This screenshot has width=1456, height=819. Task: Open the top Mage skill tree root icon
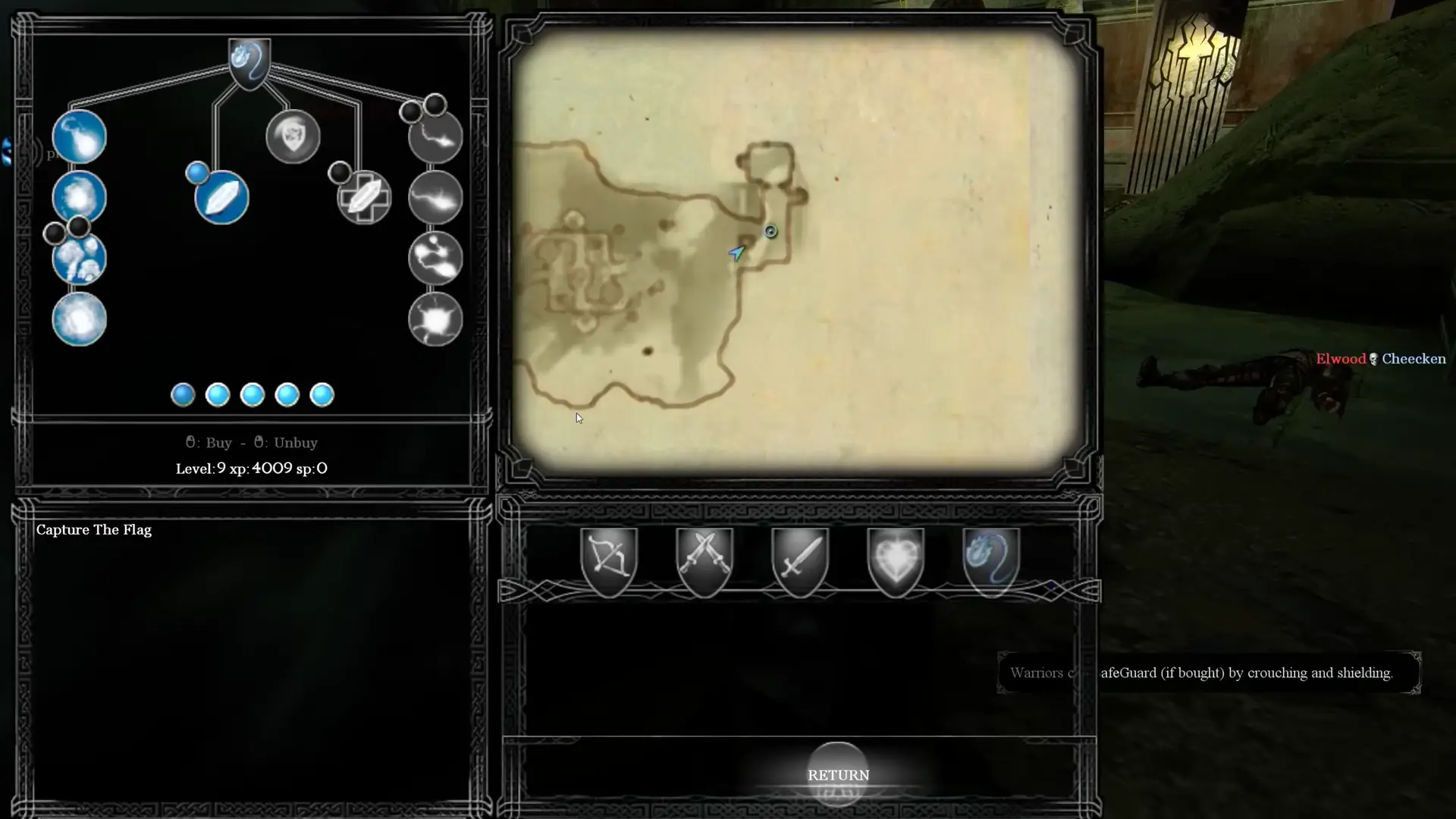coord(249,61)
